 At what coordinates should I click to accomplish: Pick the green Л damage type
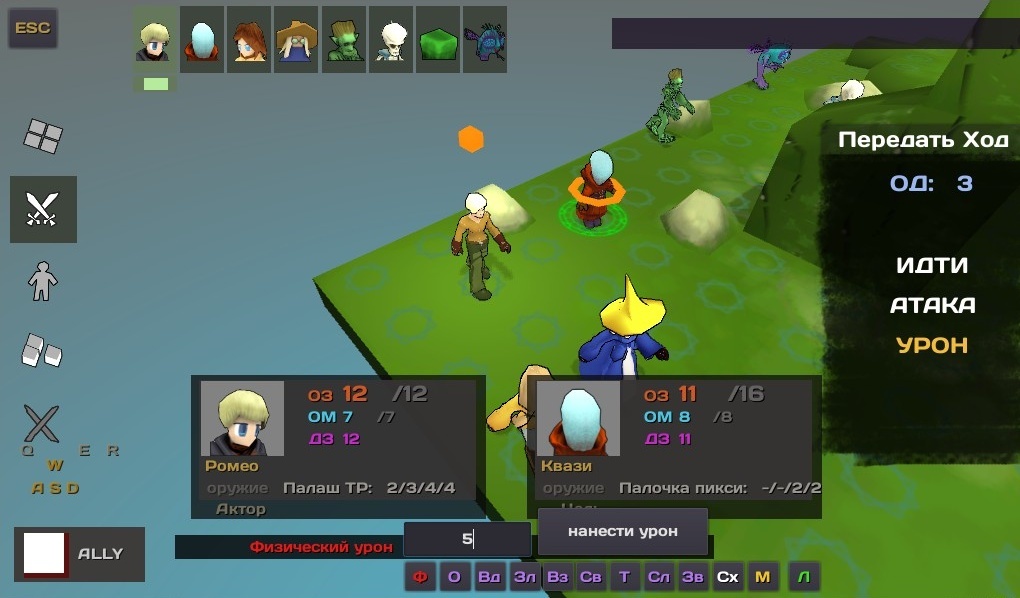pyautogui.click(x=804, y=576)
